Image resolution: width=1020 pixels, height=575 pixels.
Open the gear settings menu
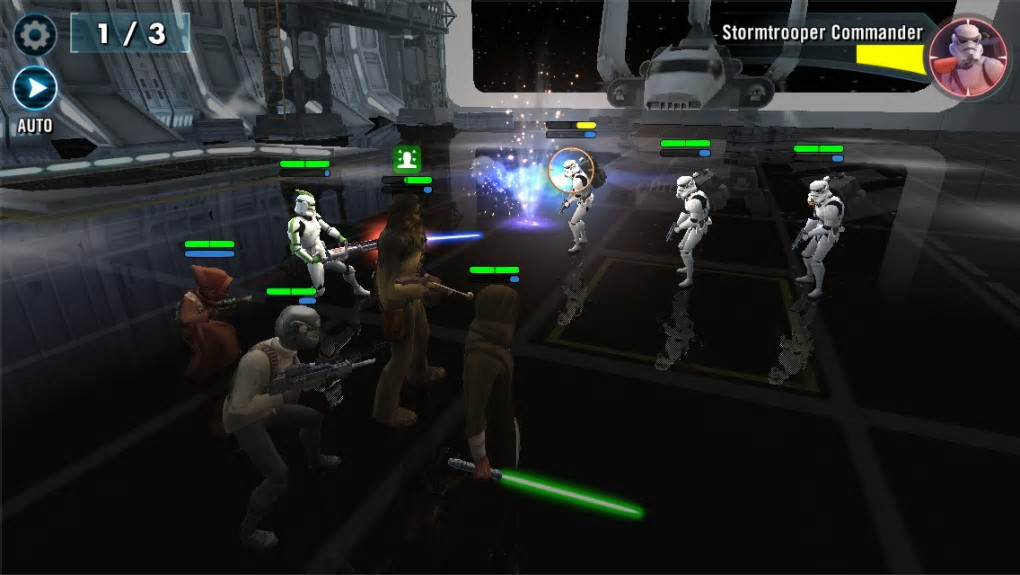coord(34,35)
